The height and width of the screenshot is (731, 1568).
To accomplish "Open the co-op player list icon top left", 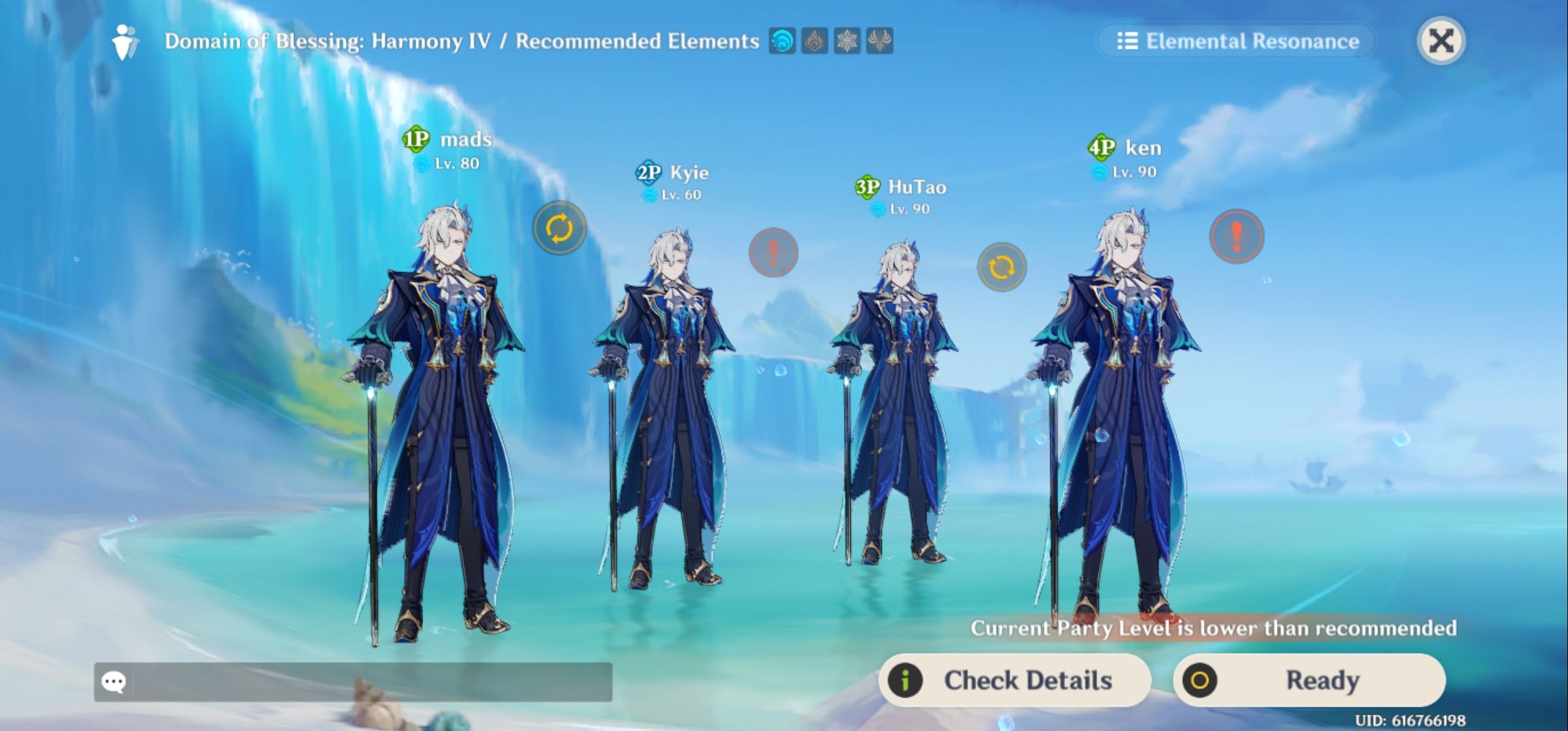I will coord(125,42).
